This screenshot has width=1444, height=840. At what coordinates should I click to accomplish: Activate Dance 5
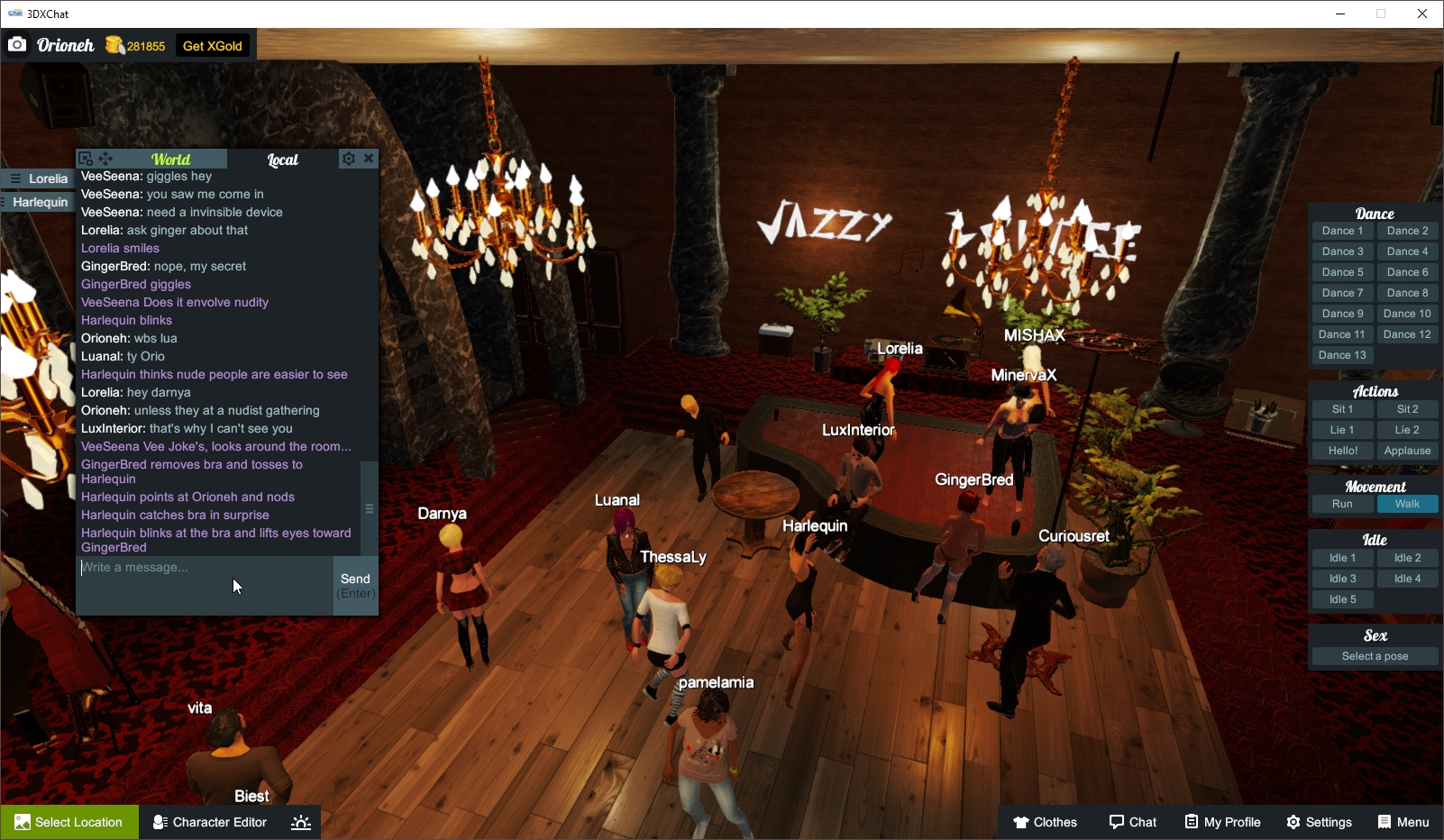click(x=1342, y=271)
